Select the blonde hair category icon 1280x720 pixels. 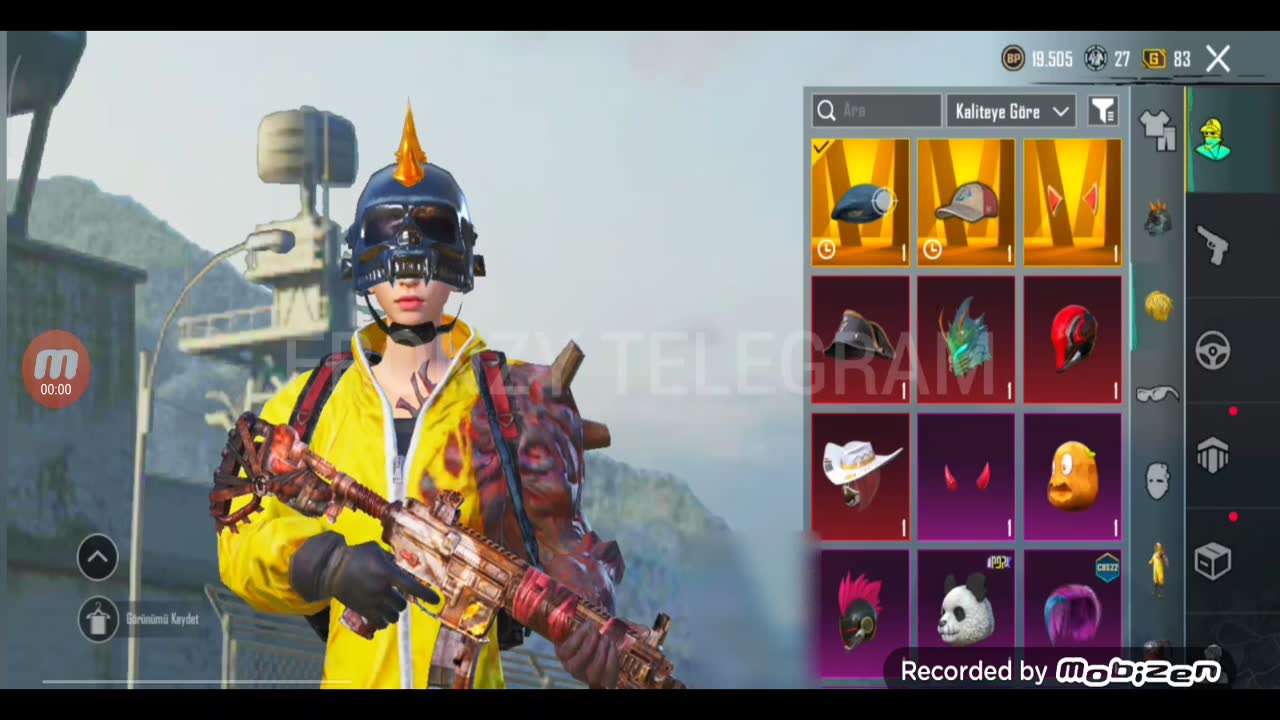(x=1157, y=307)
